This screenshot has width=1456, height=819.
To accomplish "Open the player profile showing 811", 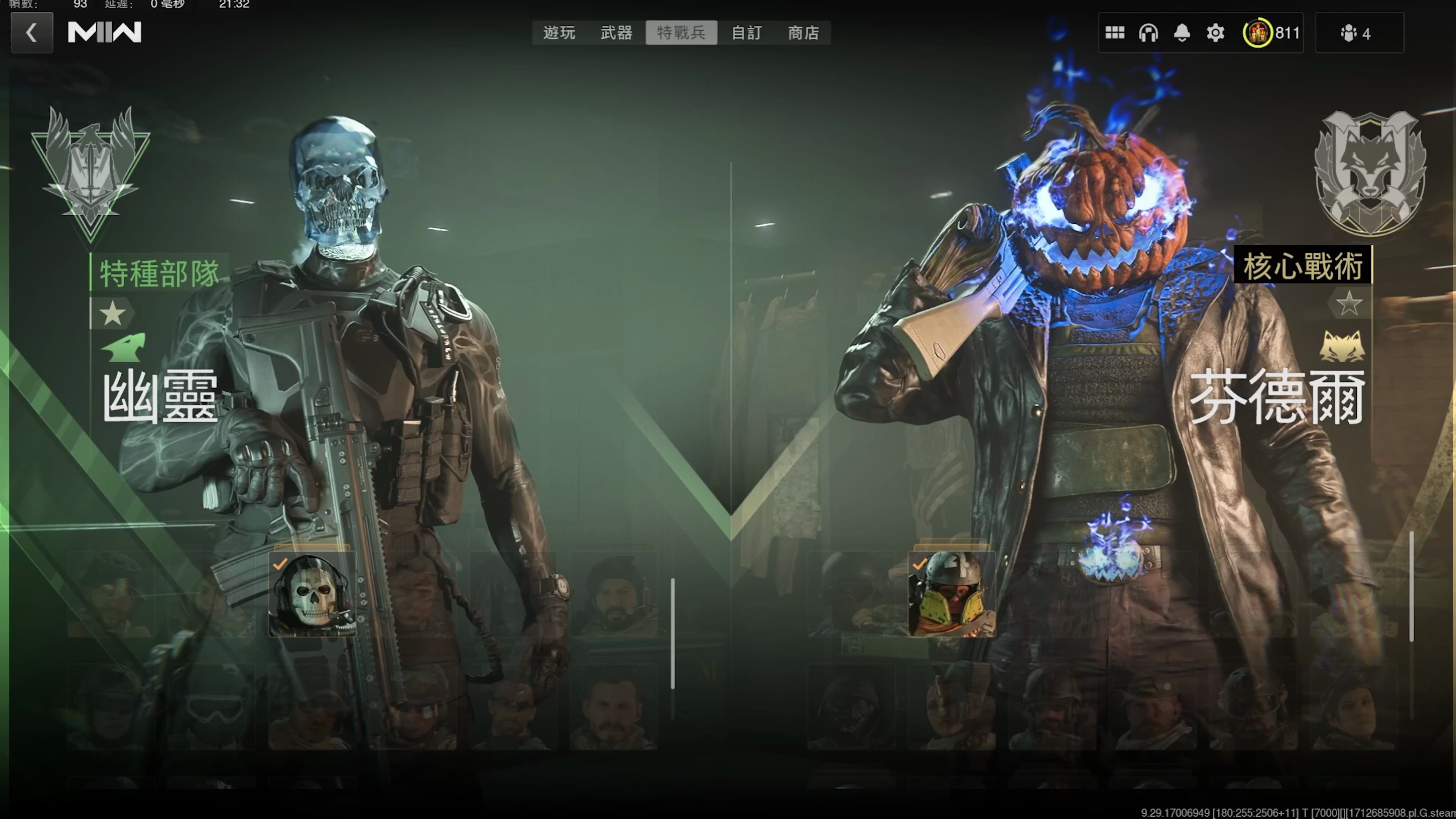I will [1271, 33].
